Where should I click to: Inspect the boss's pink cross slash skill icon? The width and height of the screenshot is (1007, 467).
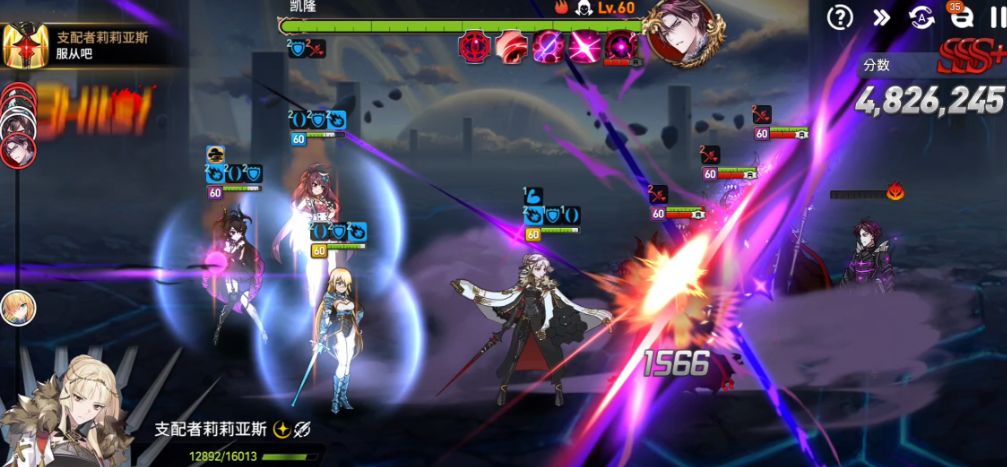click(583, 46)
